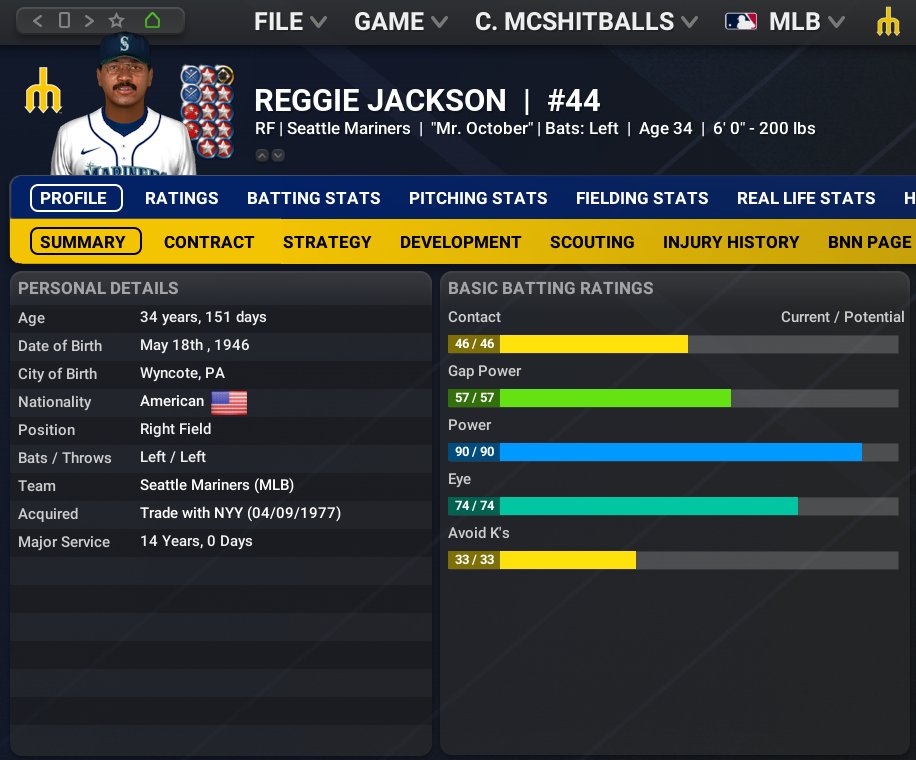Switch to the Strategy sub-tab
This screenshot has height=760, width=916.
coord(327,242)
